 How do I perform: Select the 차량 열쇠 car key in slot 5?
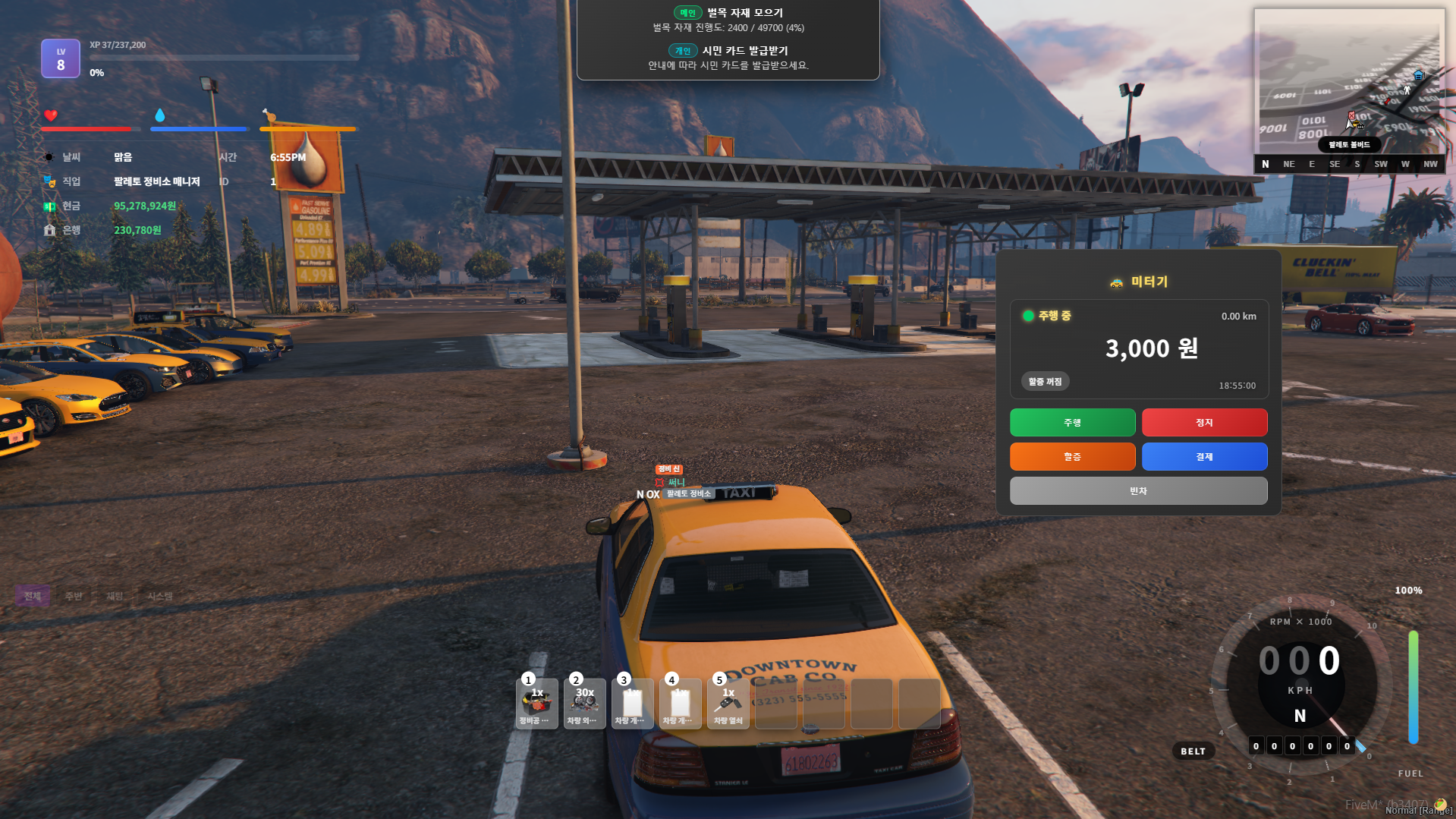728,703
